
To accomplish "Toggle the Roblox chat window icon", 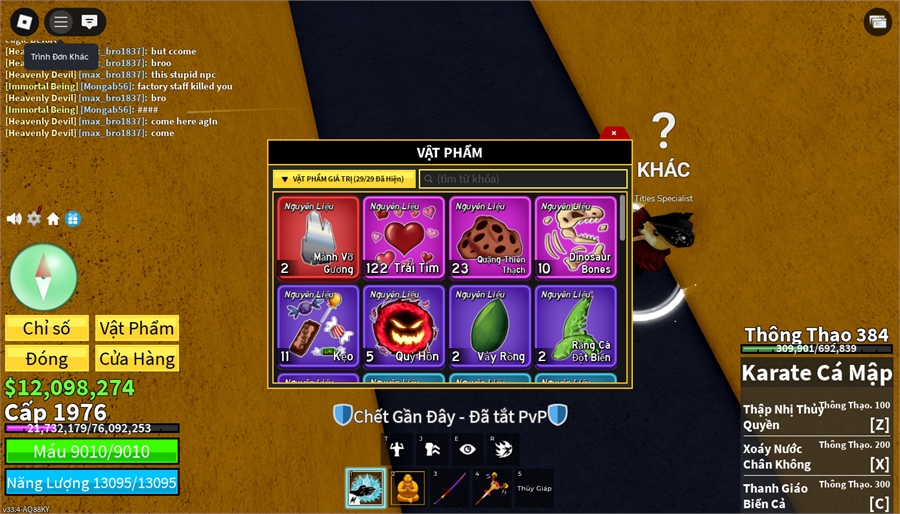I will (90, 21).
